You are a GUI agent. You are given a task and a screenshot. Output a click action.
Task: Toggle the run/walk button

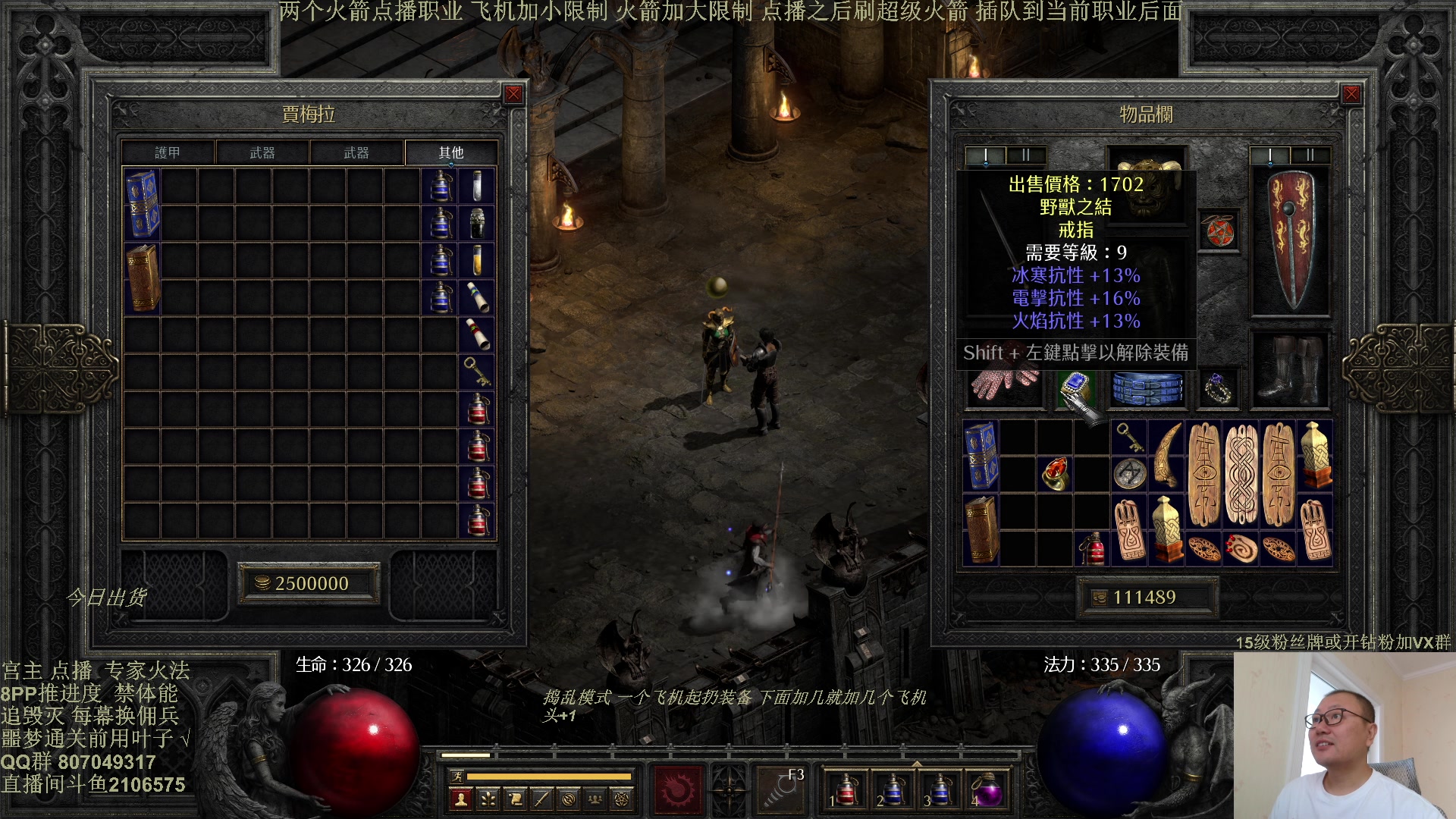[457, 776]
